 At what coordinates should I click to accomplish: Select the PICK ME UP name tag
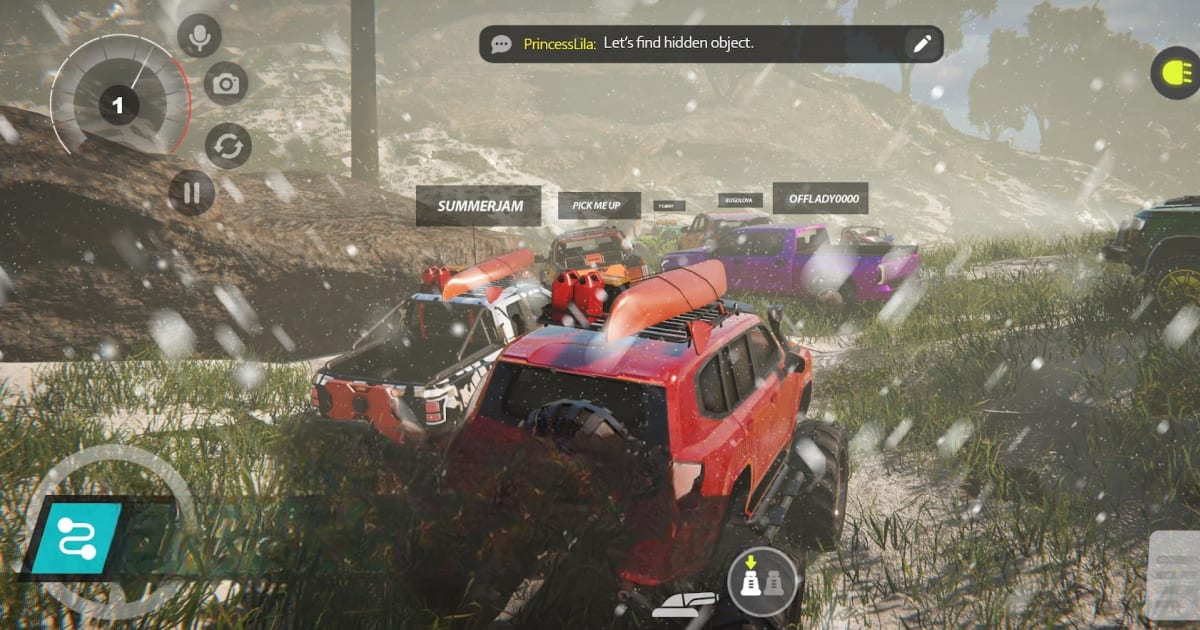pyautogui.click(x=597, y=206)
